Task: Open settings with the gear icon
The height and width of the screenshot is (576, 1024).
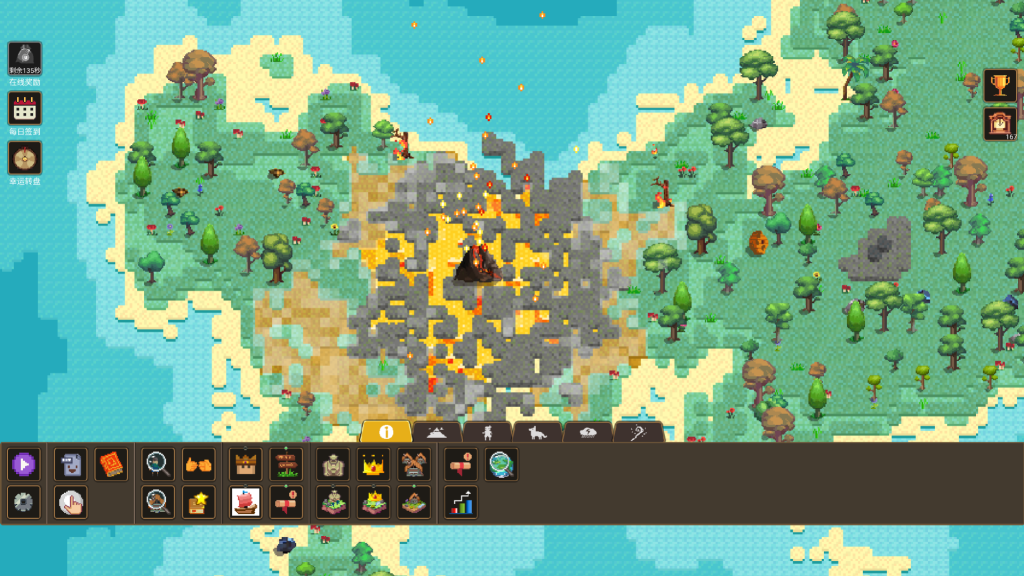Action: (24, 502)
